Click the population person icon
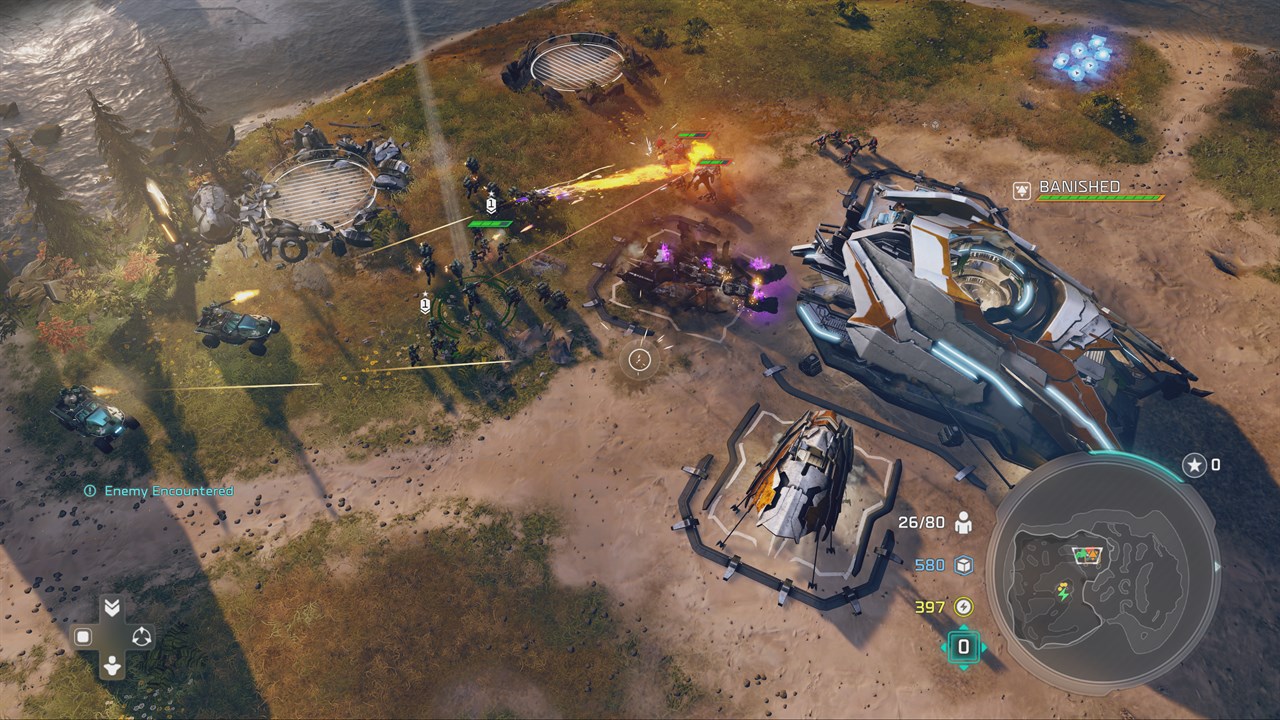This screenshot has height=720, width=1280. [x=963, y=522]
